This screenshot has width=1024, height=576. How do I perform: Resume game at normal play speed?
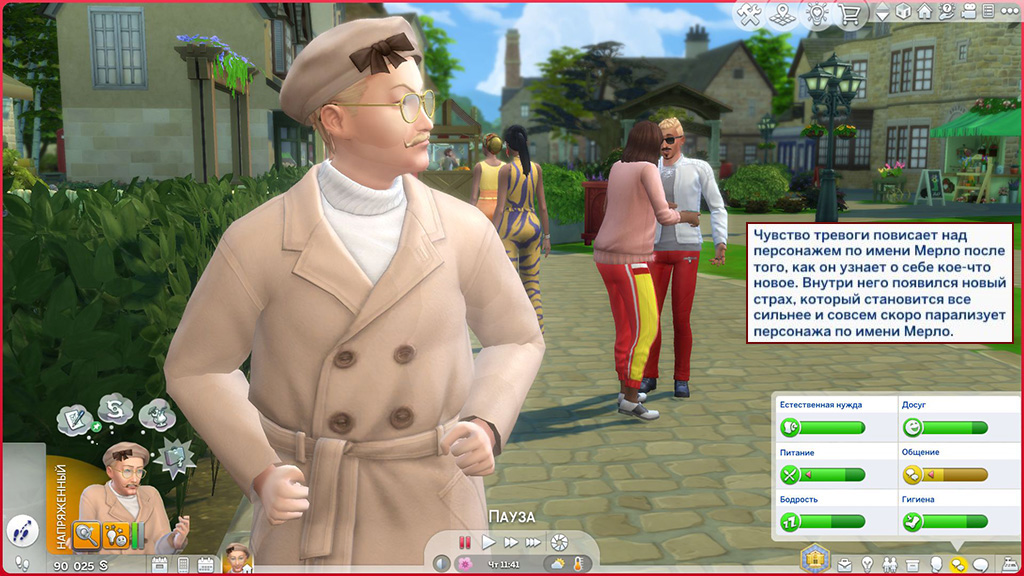488,542
